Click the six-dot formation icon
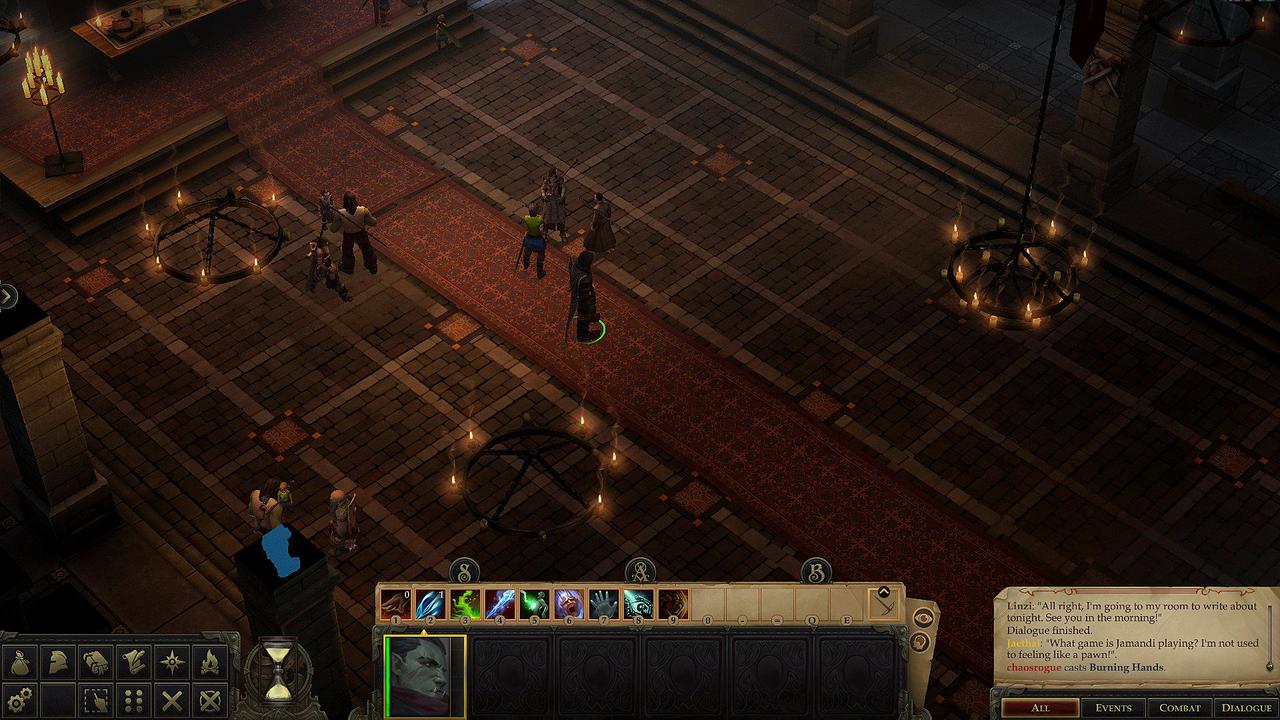 tap(134, 698)
